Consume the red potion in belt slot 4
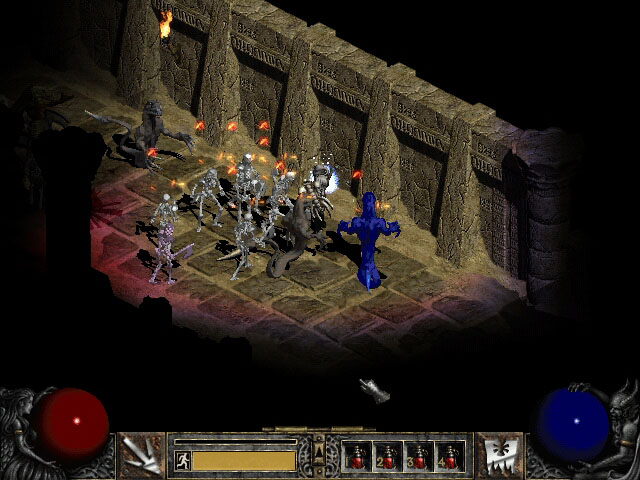 (448, 456)
